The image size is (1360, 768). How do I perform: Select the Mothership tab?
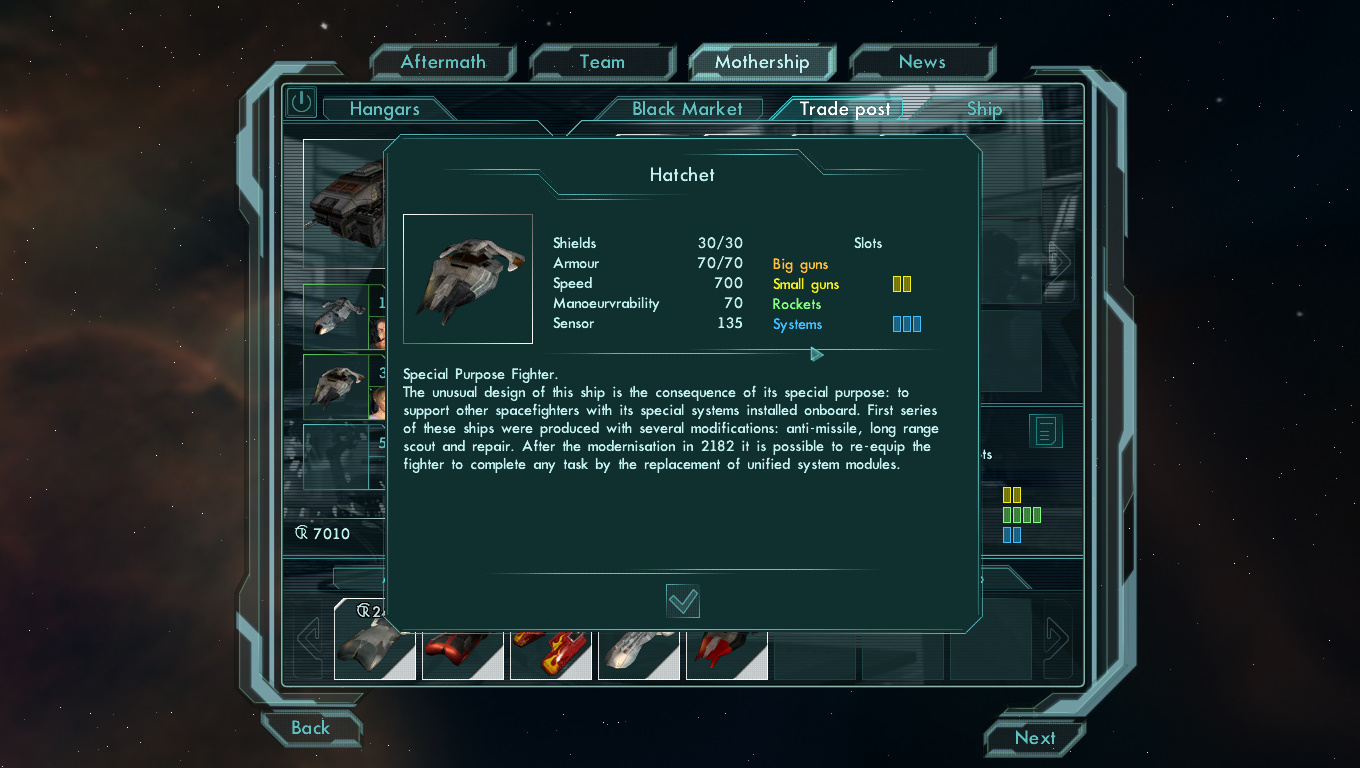point(762,62)
